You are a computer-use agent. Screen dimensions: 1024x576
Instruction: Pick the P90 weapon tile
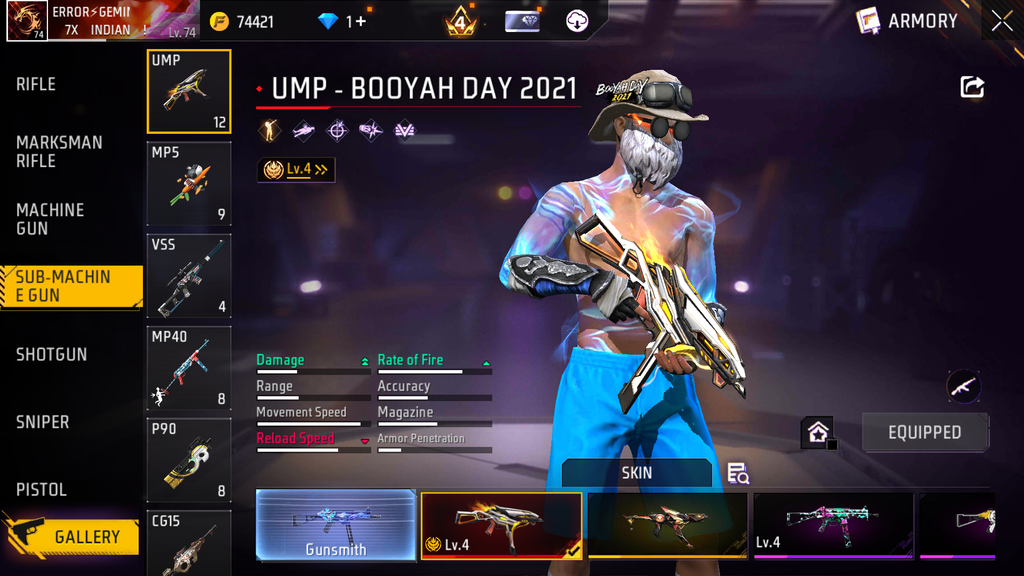click(189, 460)
